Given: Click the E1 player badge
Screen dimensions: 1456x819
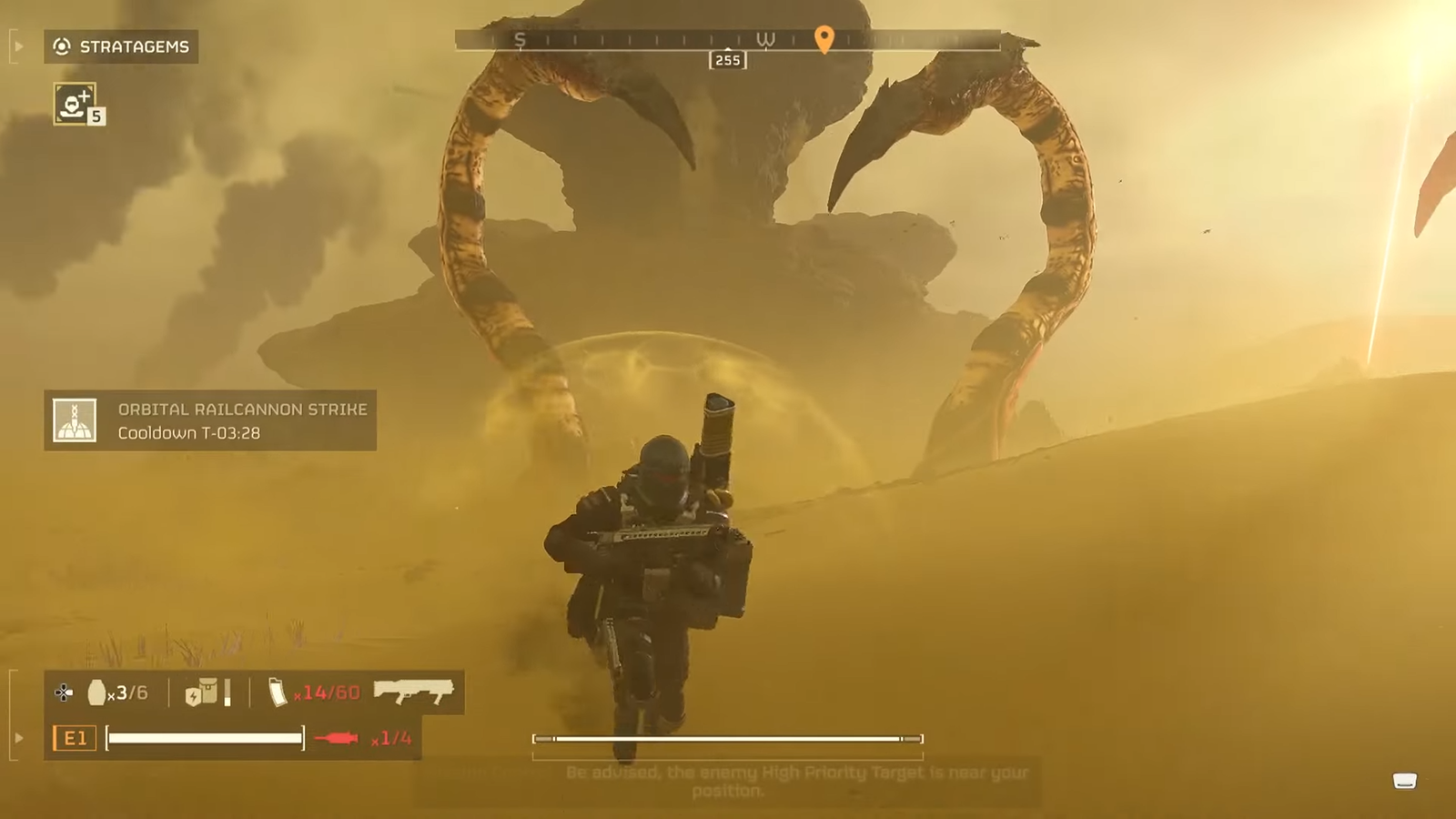Looking at the screenshot, I should pyautogui.click(x=75, y=738).
